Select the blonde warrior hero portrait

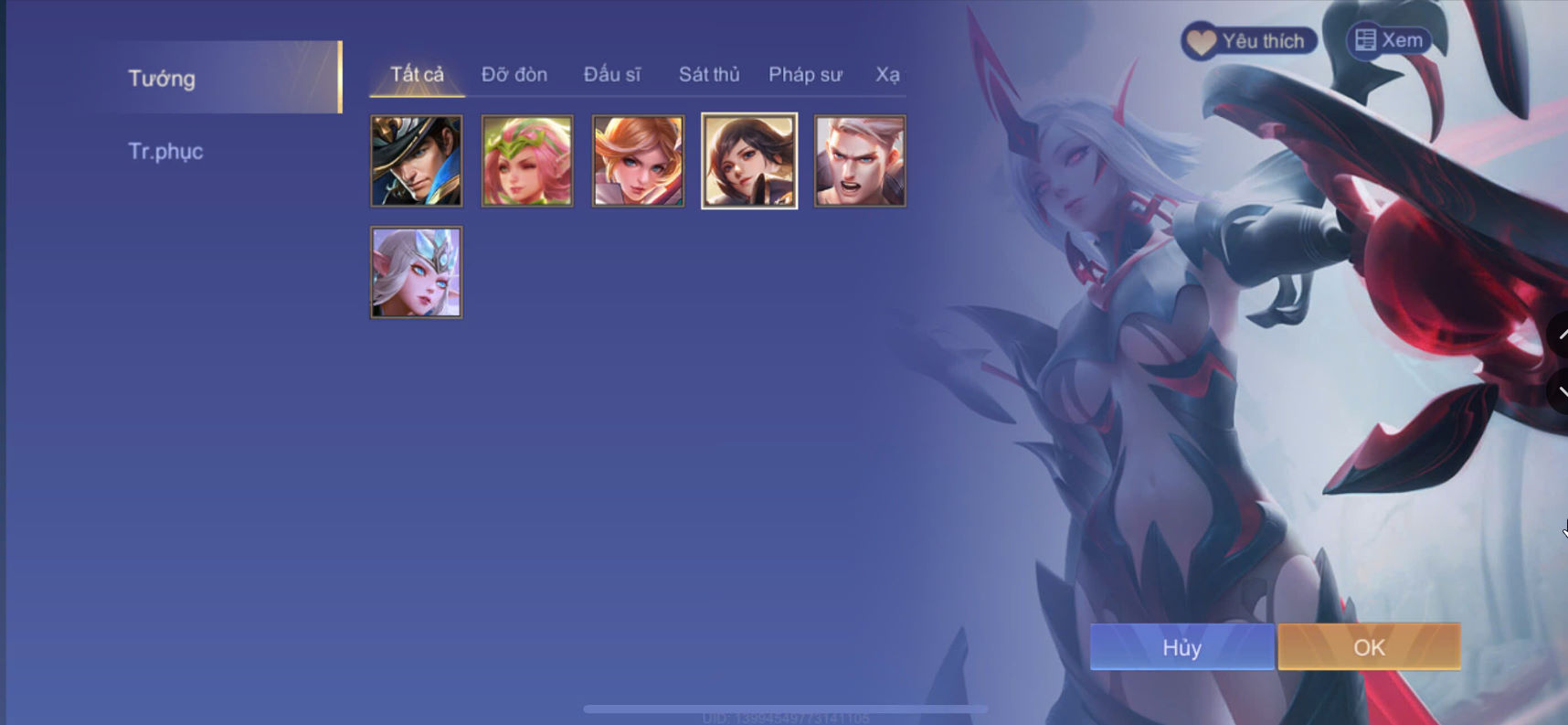tap(638, 161)
